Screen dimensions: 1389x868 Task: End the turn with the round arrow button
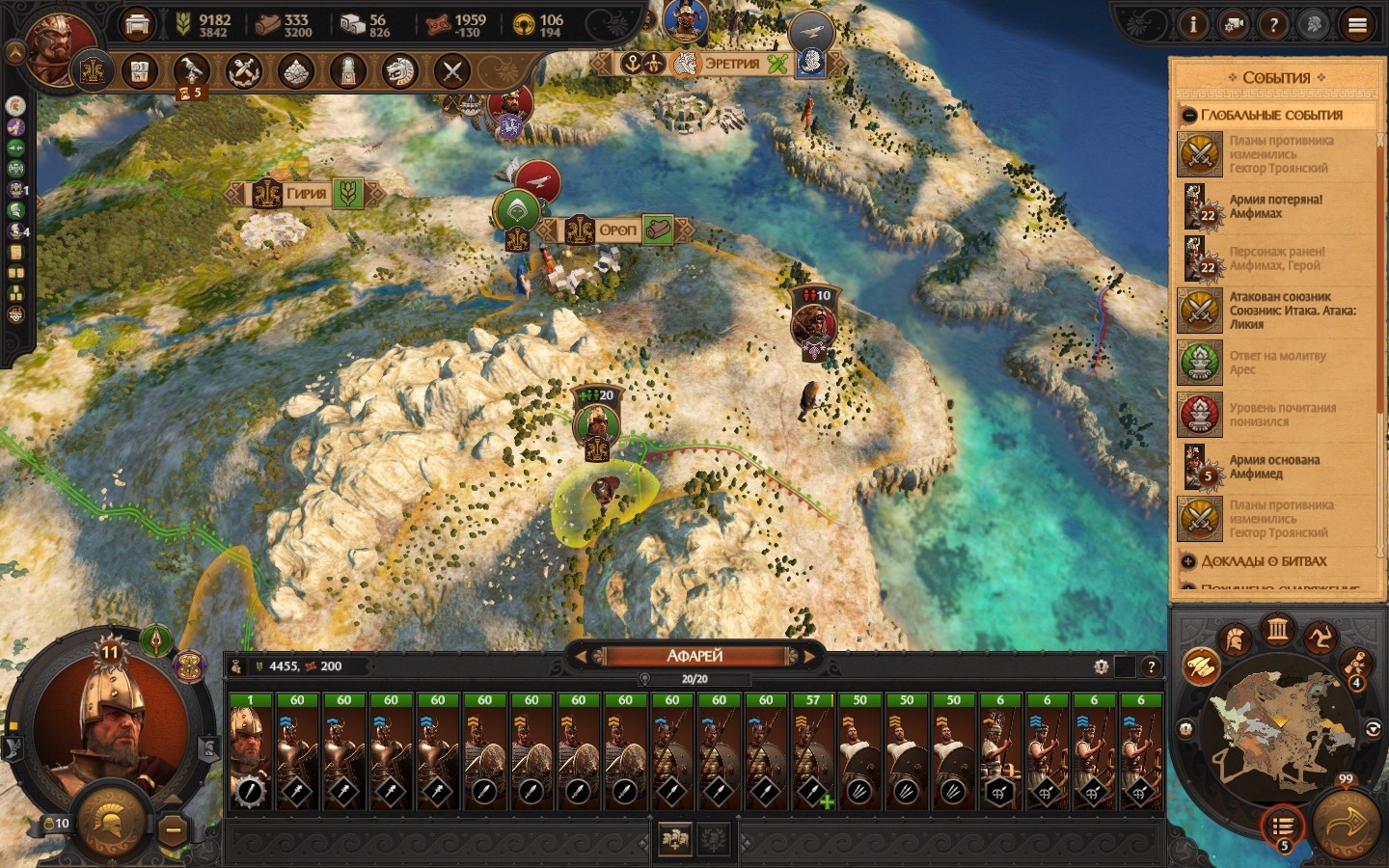[1348, 823]
